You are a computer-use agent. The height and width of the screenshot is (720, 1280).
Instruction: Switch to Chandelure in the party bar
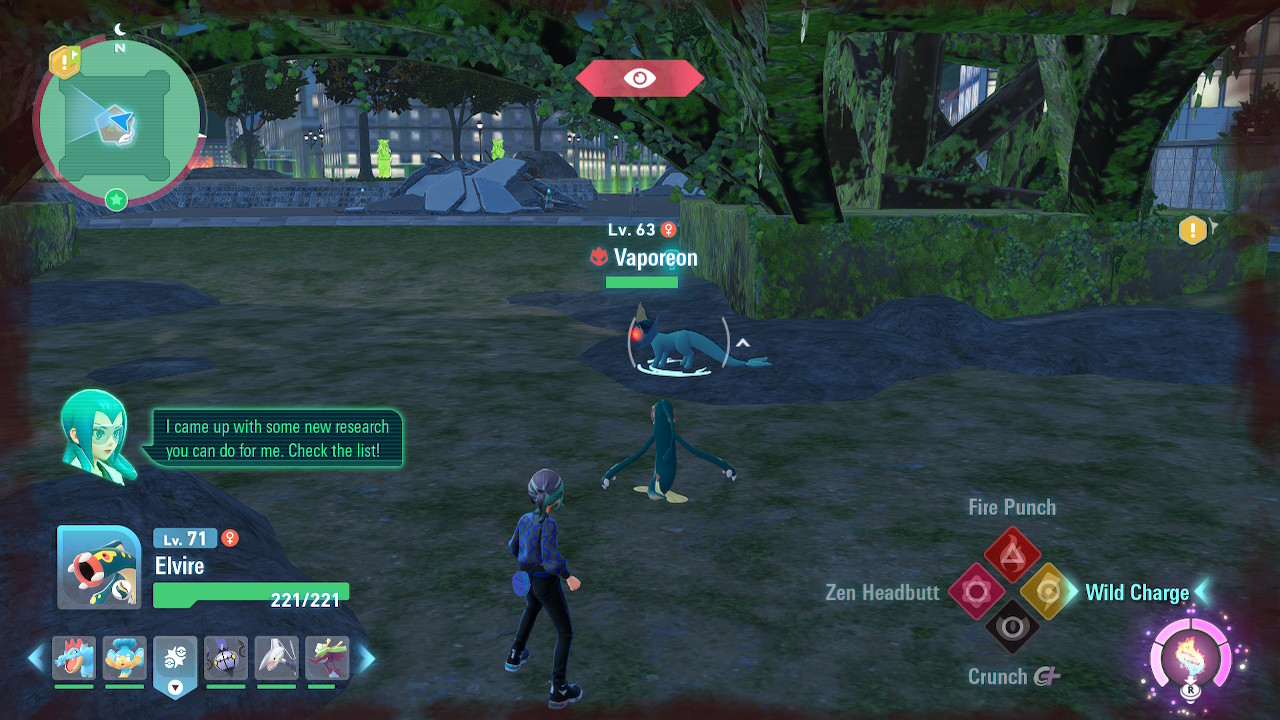(225, 659)
